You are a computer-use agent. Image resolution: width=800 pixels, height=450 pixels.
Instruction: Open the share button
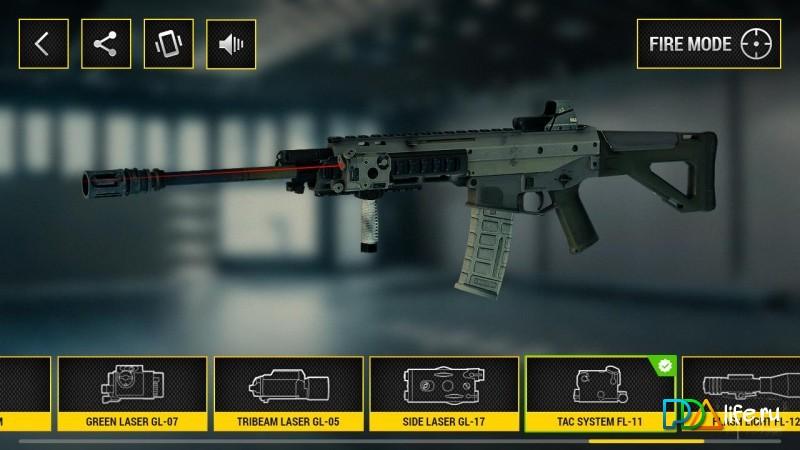104,44
